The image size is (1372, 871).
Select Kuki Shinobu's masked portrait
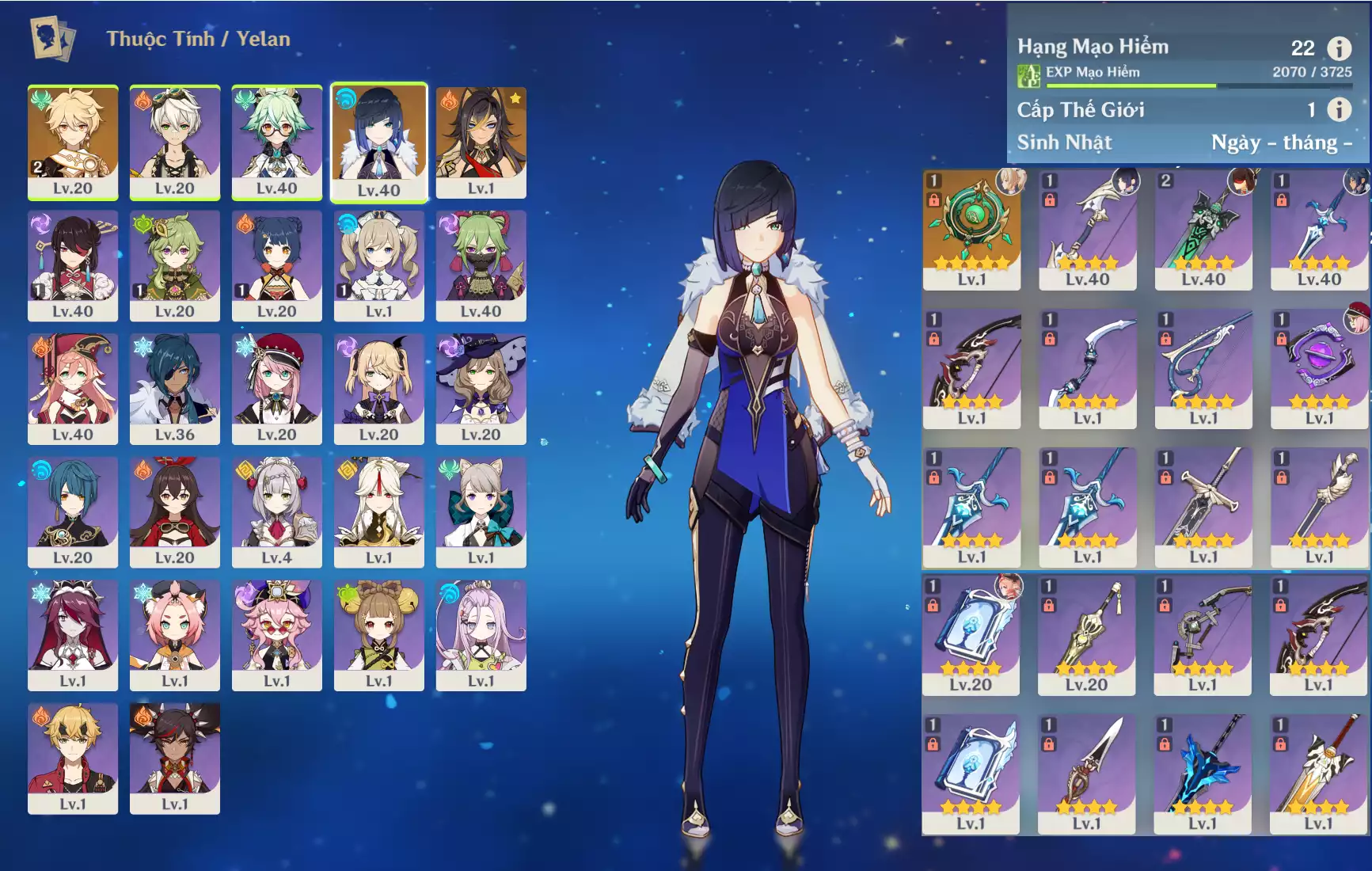[481, 265]
